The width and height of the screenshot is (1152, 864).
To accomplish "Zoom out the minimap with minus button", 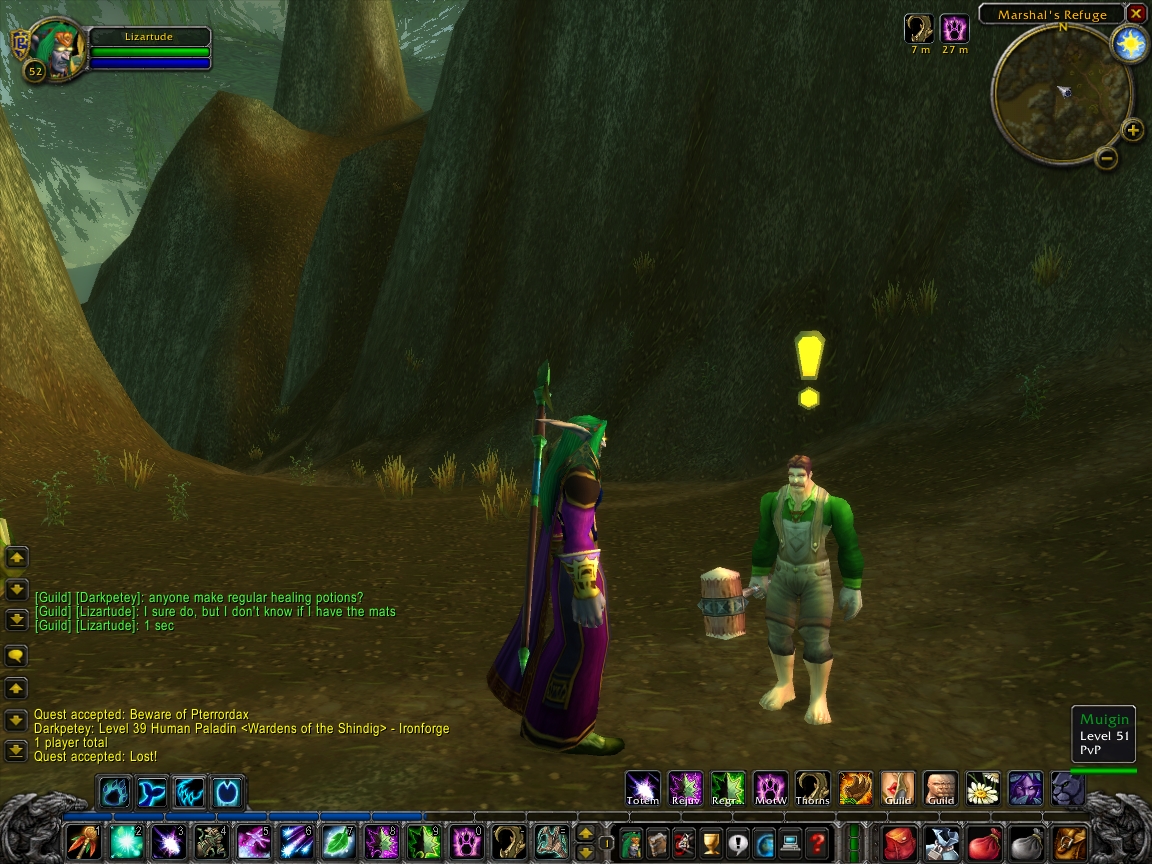I will click(1106, 157).
